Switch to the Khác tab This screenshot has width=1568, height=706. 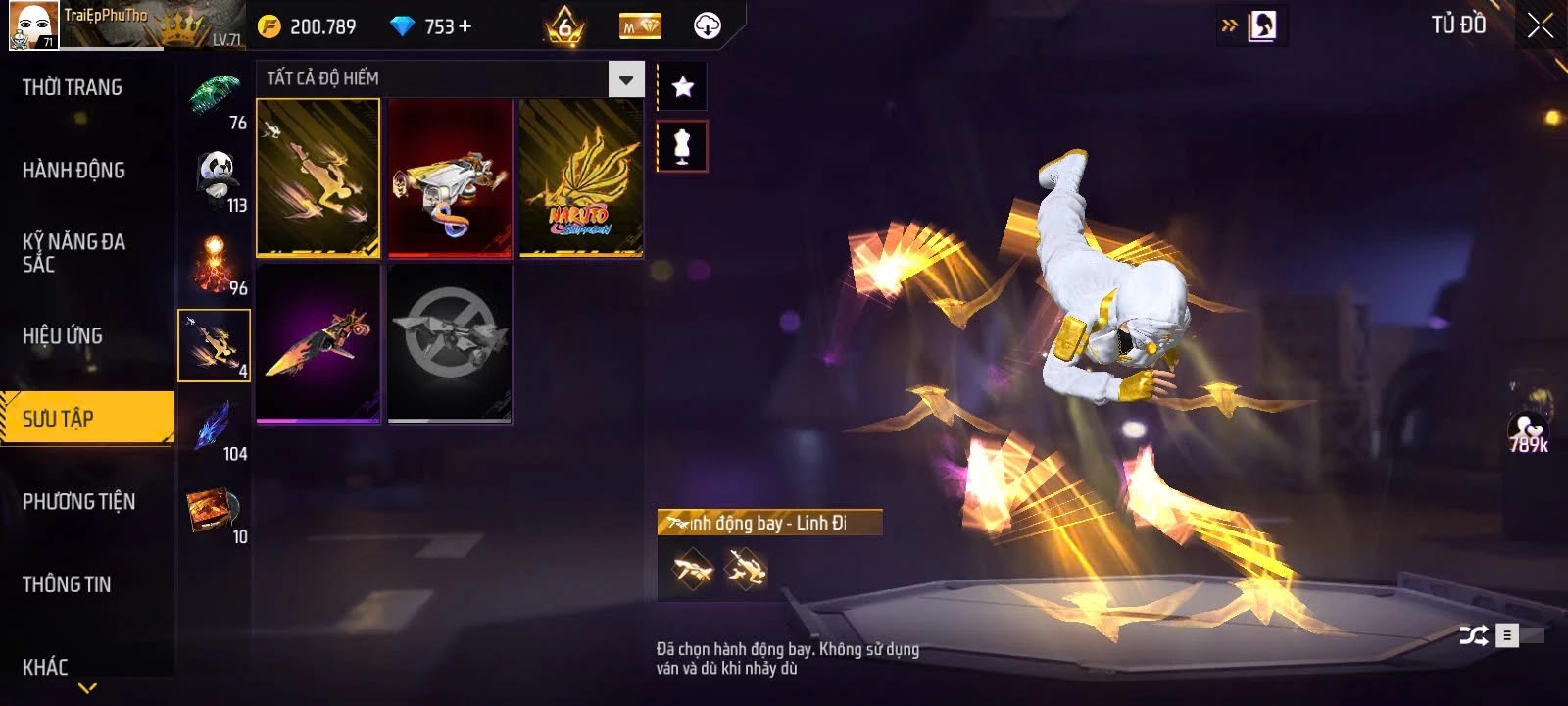45,667
